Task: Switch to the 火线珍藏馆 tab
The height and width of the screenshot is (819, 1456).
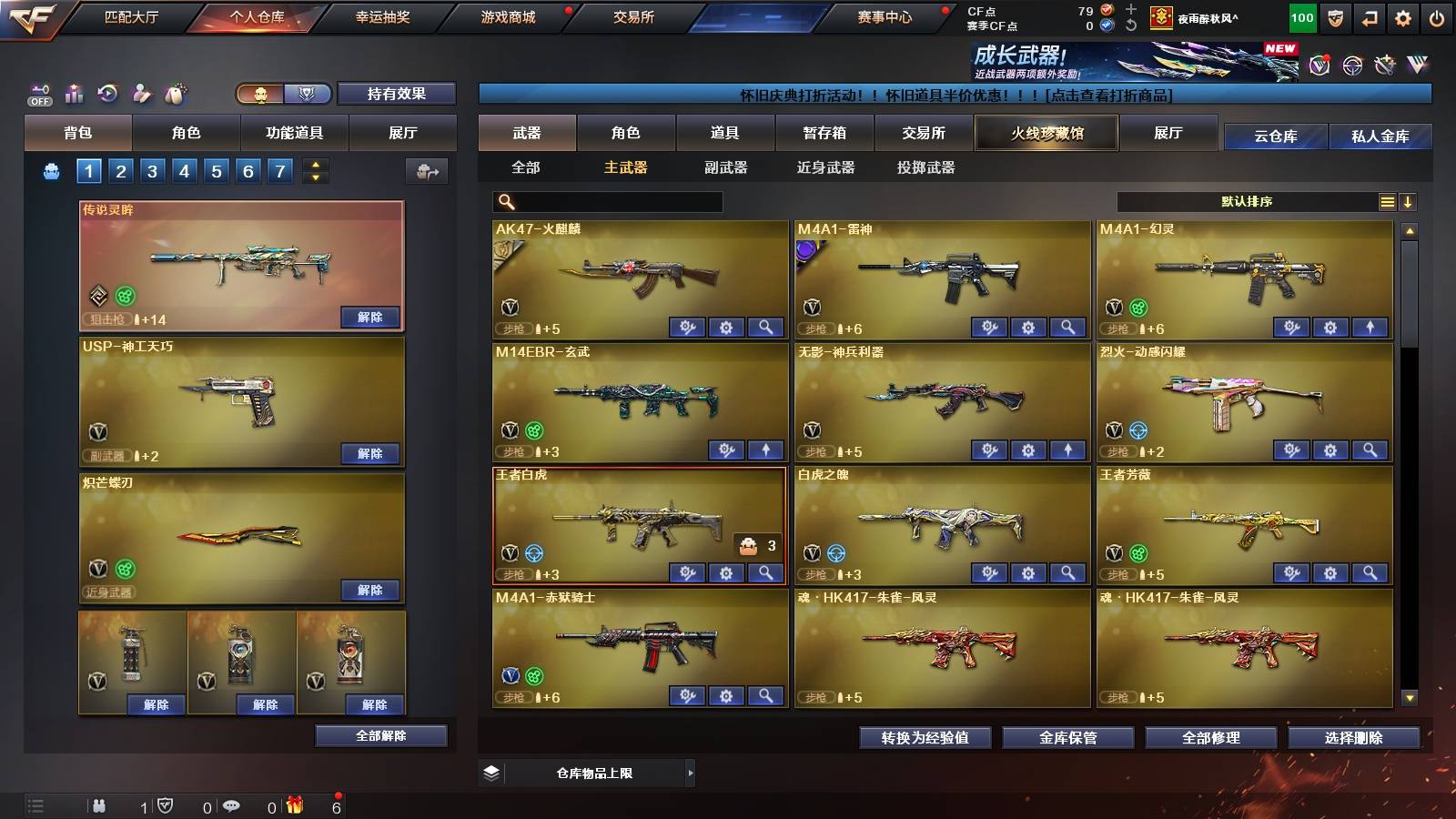Action: coord(1046,133)
